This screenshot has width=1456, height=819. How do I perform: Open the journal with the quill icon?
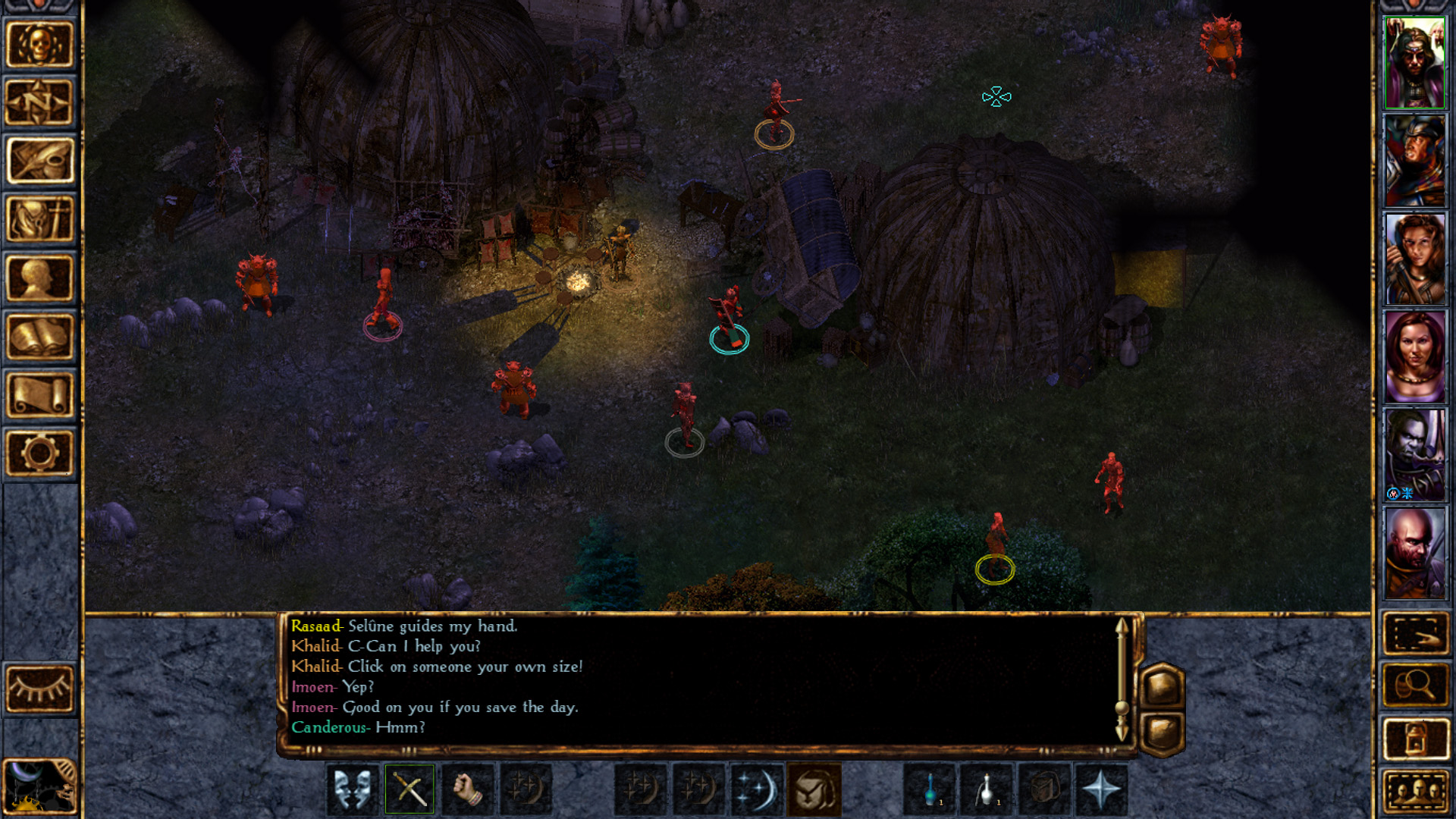point(39,161)
